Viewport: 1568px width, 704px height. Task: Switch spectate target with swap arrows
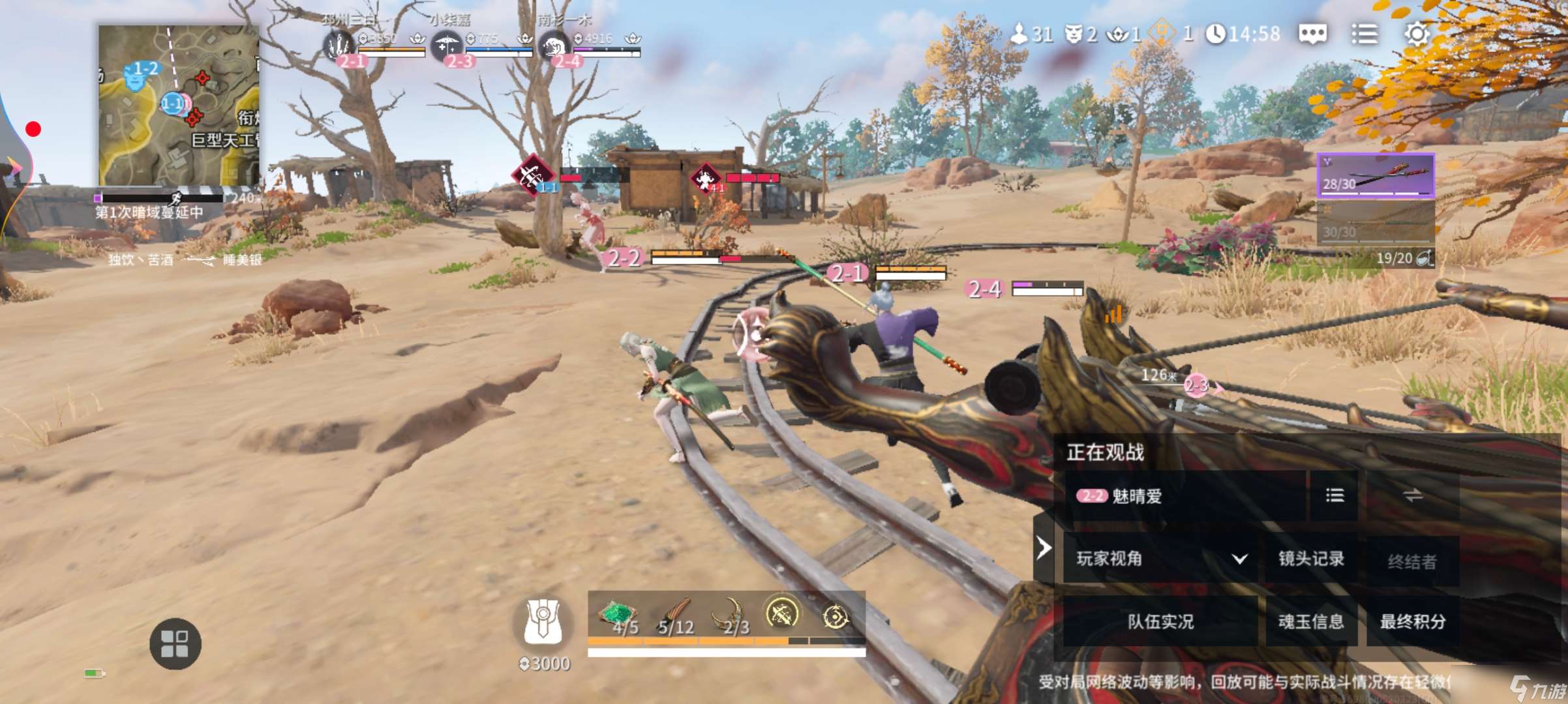[1413, 496]
